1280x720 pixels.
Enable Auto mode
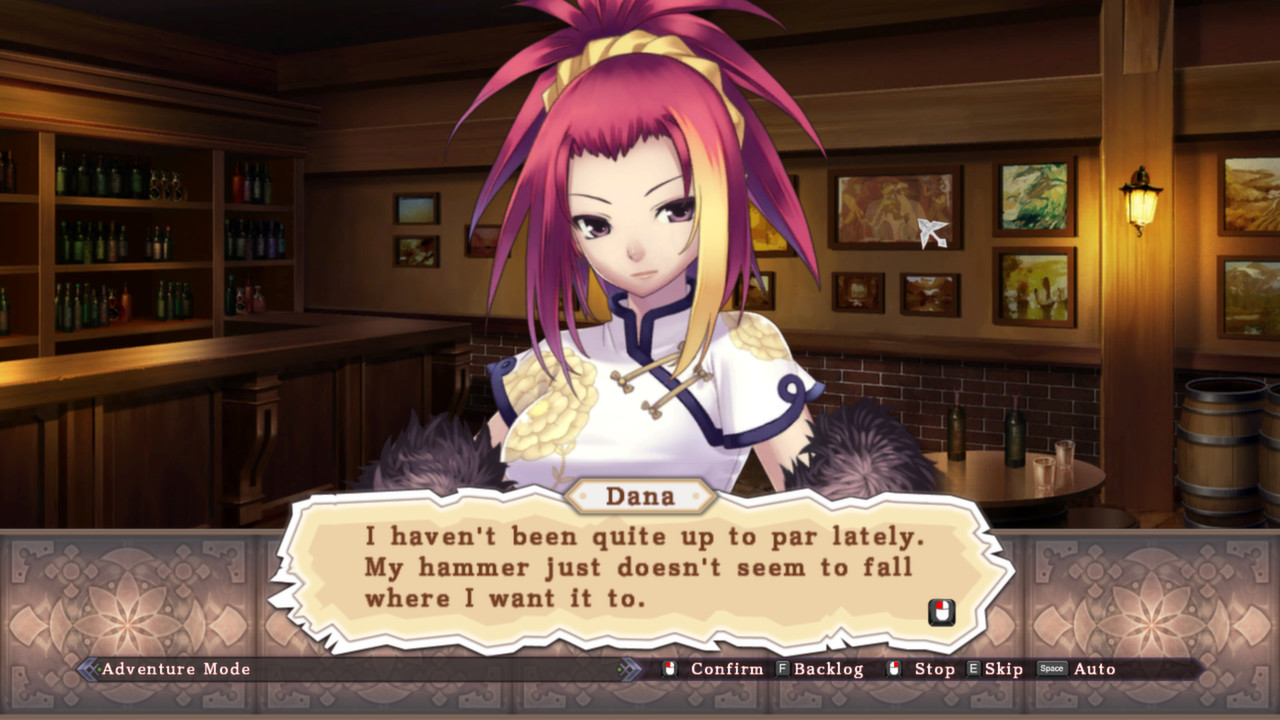[1093, 669]
